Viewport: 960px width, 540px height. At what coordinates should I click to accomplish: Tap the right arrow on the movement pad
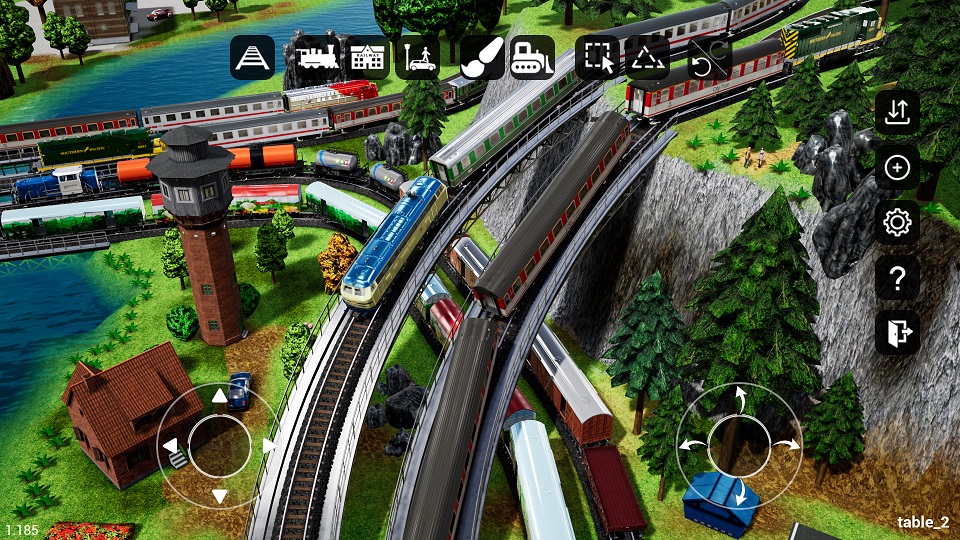(x=268, y=445)
